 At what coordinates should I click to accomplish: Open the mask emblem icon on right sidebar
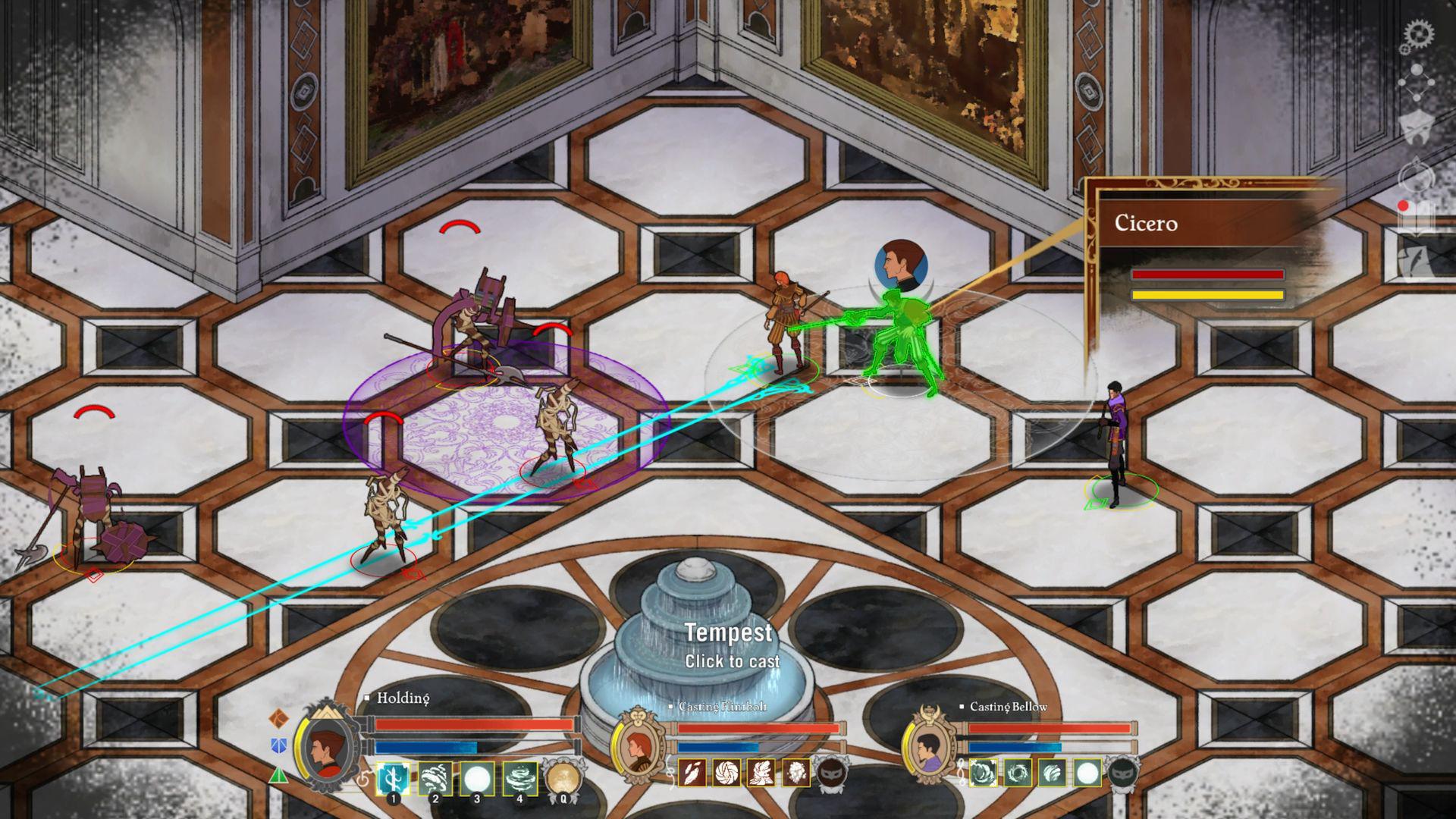point(1417,125)
